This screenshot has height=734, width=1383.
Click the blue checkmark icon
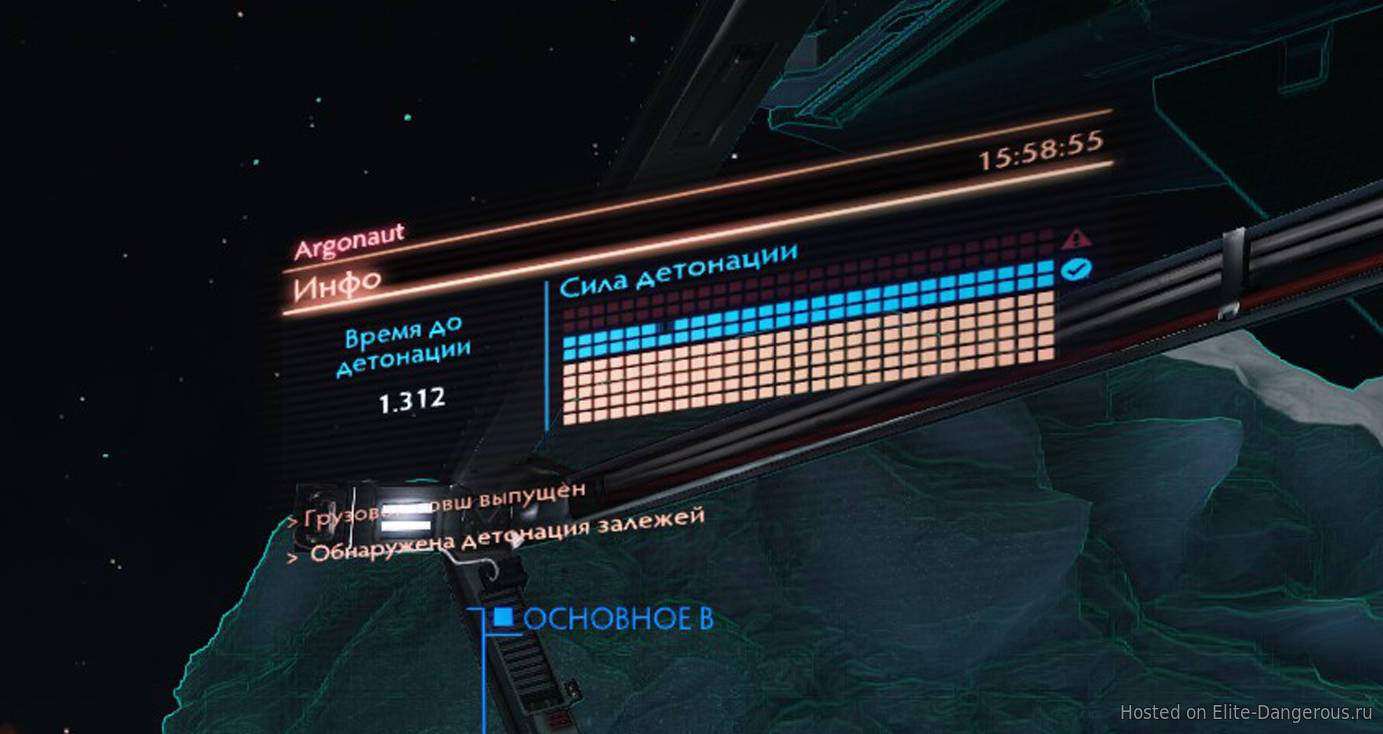1077,268
